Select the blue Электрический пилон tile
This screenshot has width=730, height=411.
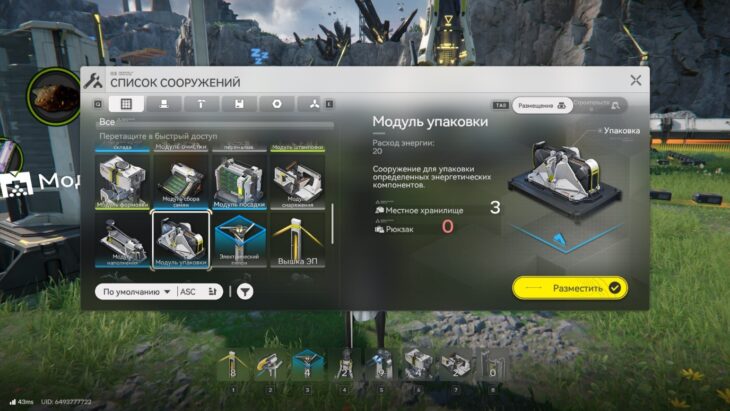click(239, 241)
